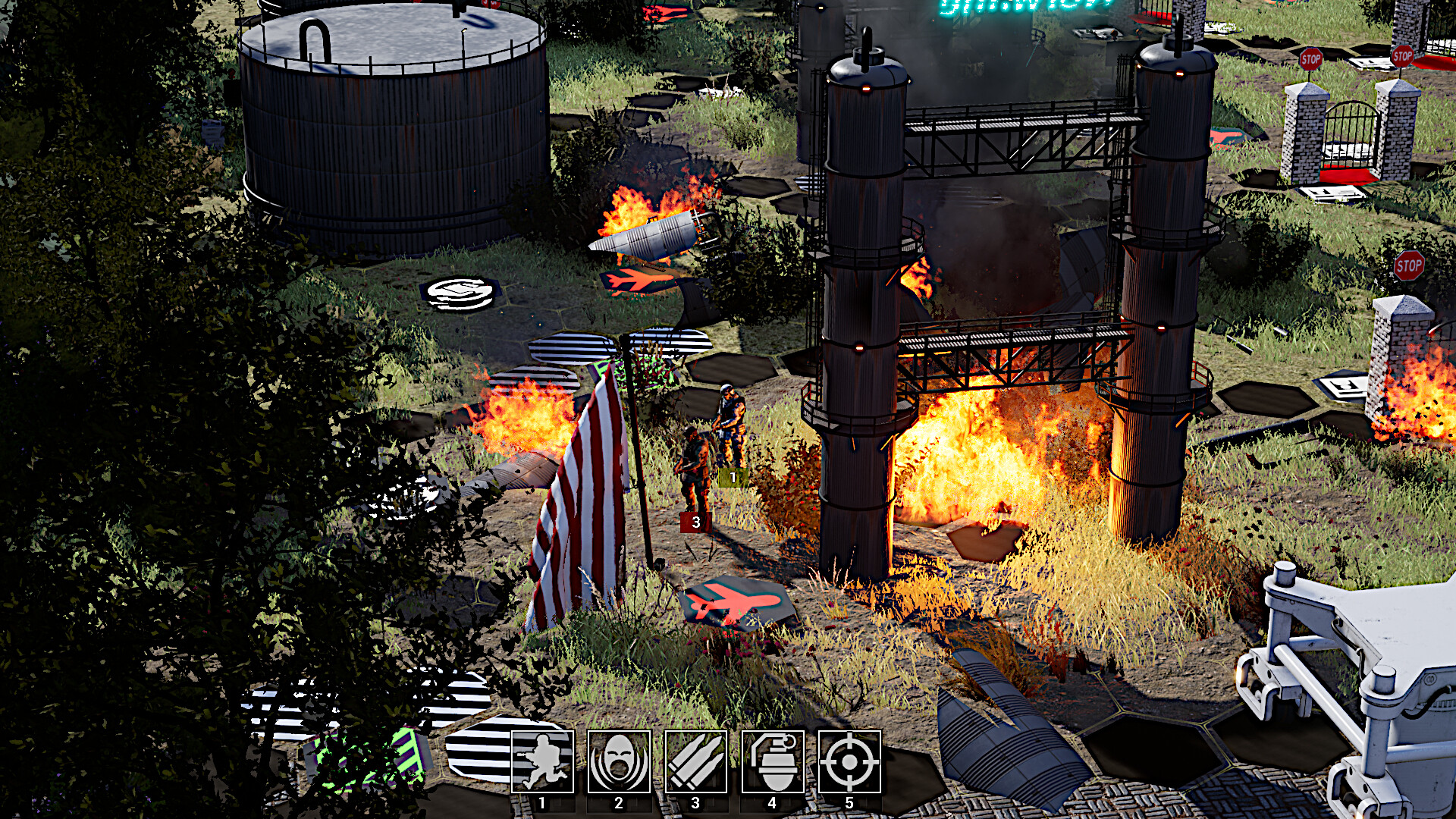Select the soldier with the green 1 marker
This screenshot has height=819, width=1456.
point(730,425)
